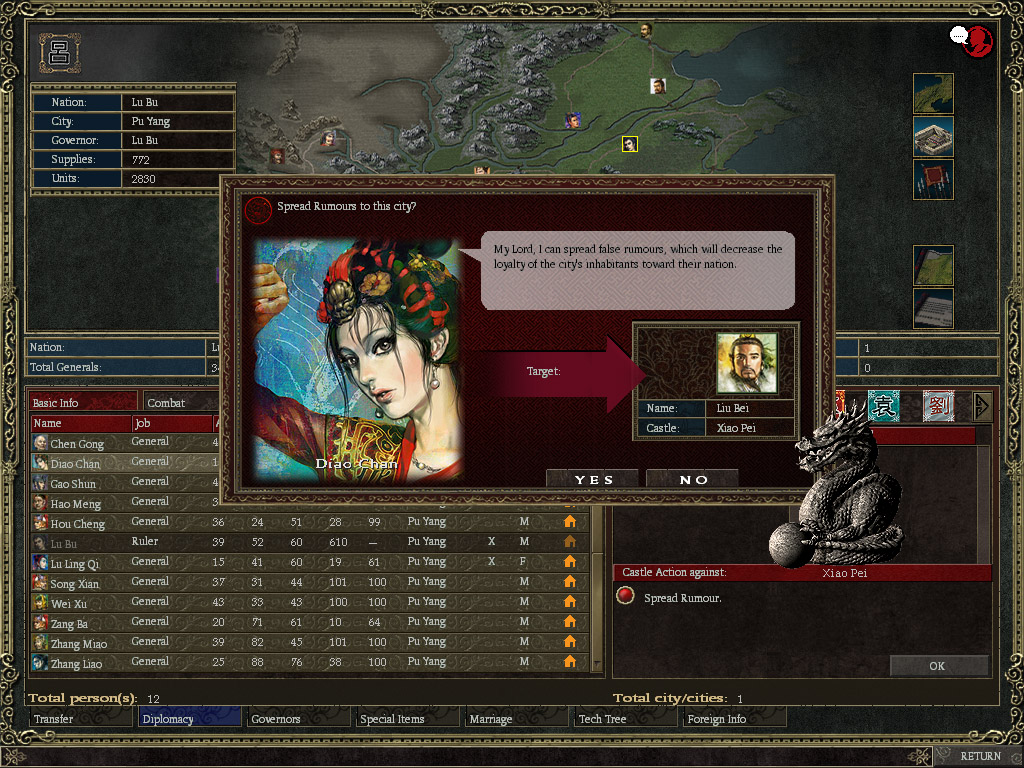The height and width of the screenshot is (768, 1024).
Task: Open the Tech Tree
Action: [x=626, y=719]
